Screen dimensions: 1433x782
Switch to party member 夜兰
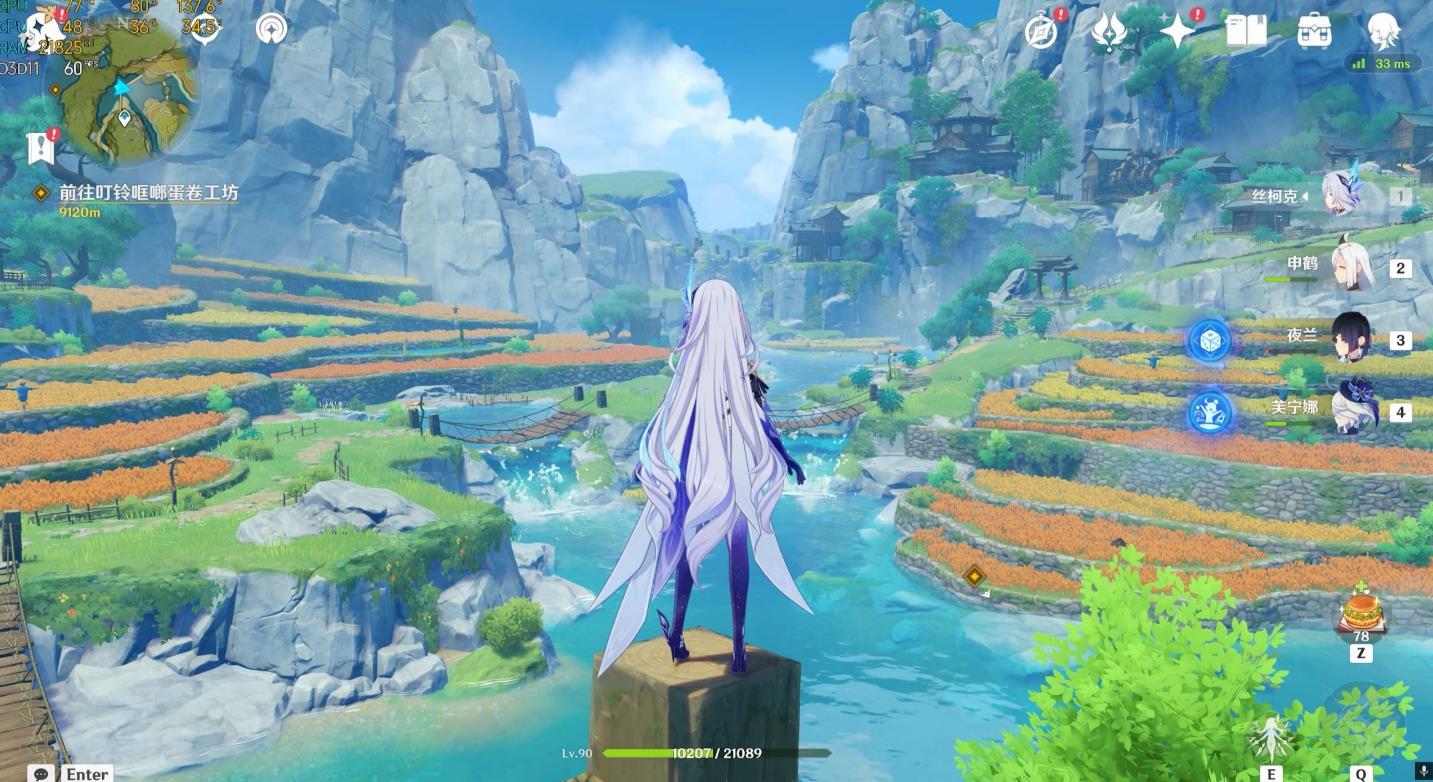(1349, 338)
